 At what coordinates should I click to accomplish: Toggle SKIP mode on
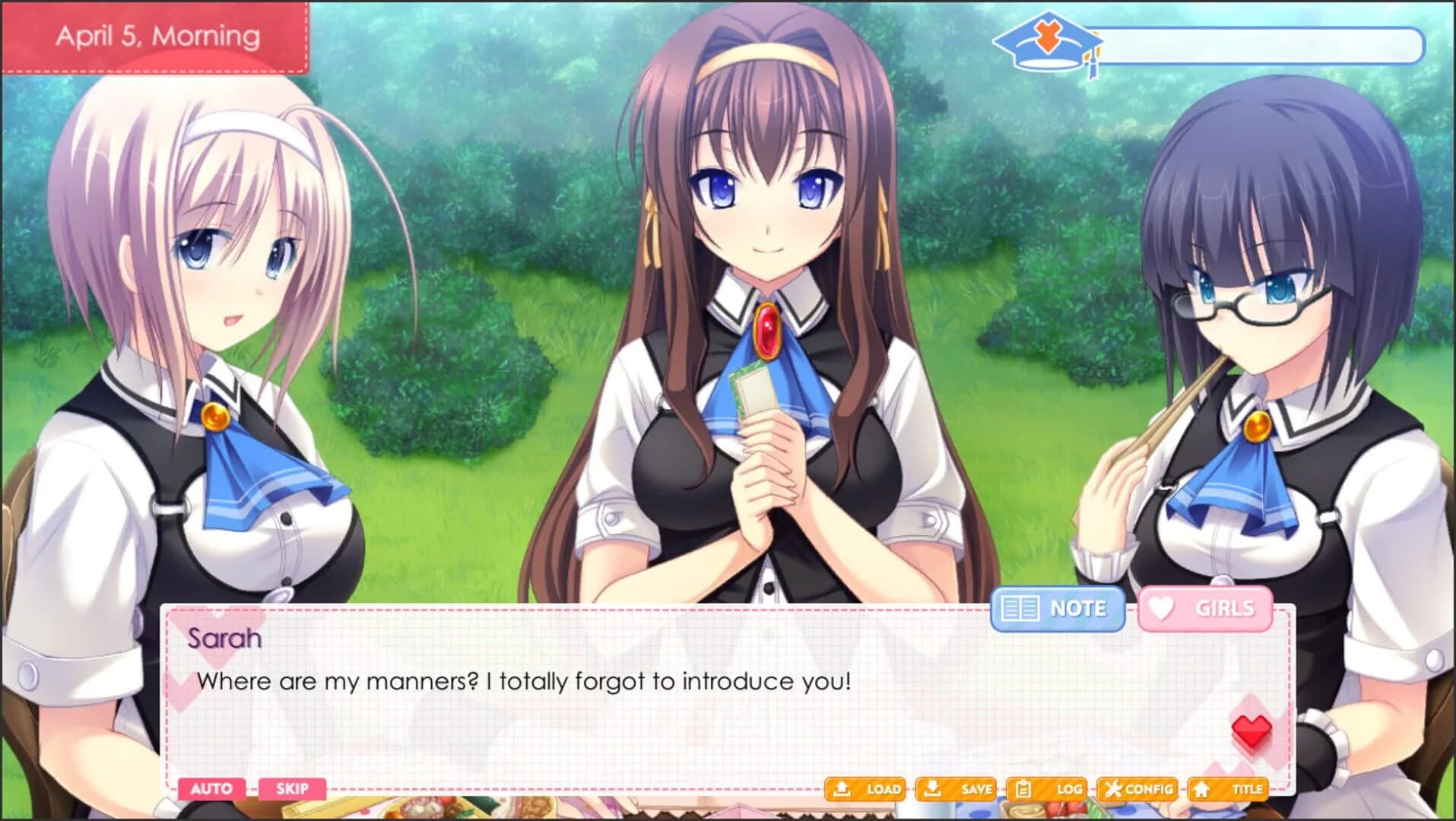pos(291,789)
